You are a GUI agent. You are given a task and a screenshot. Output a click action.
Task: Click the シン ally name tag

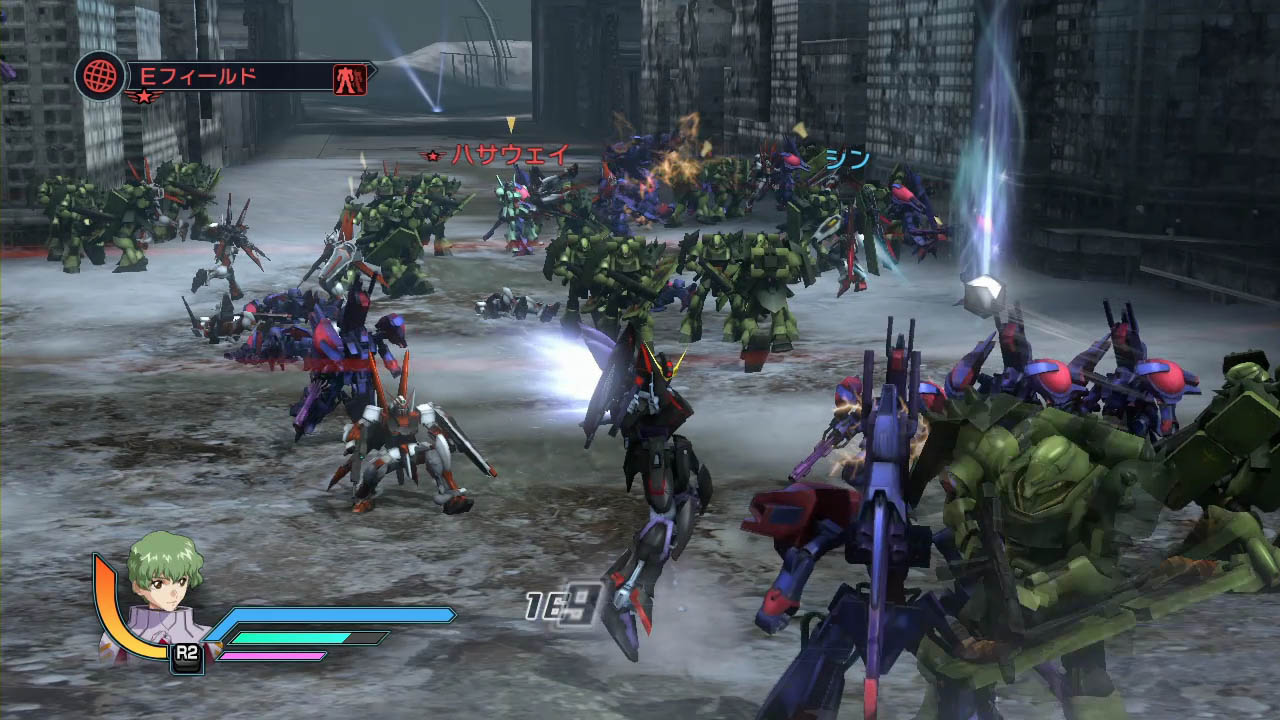pyautogui.click(x=847, y=159)
